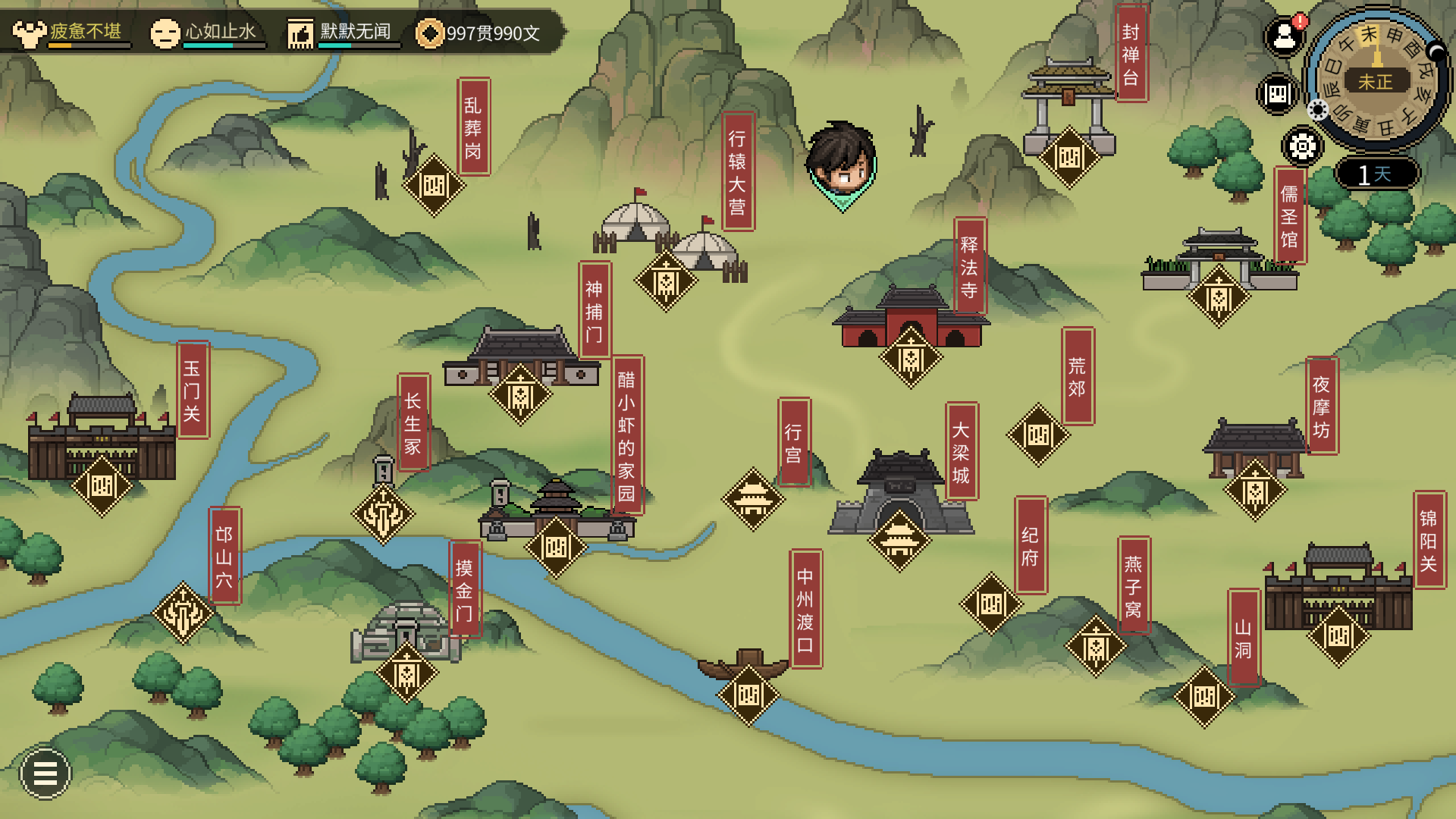The image size is (1456, 819).
Task: Select the 燕子窝 map marker
Action: (x=1096, y=646)
